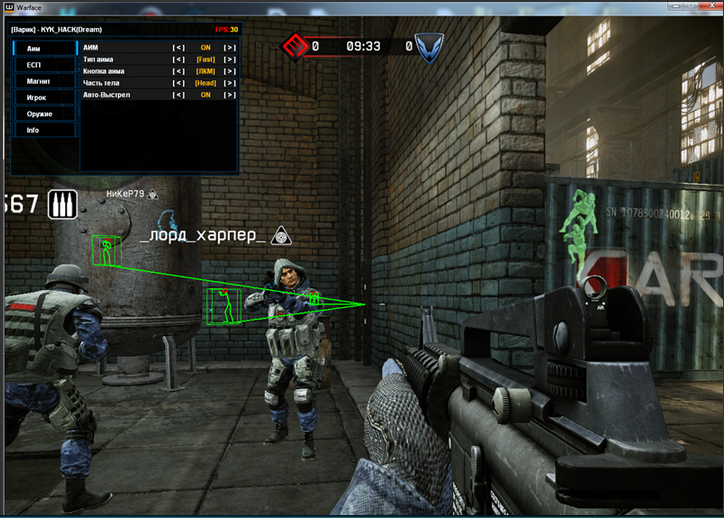Click the right arrow on the АИМ row
The width and height of the screenshot is (724, 518).
[x=230, y=47]
